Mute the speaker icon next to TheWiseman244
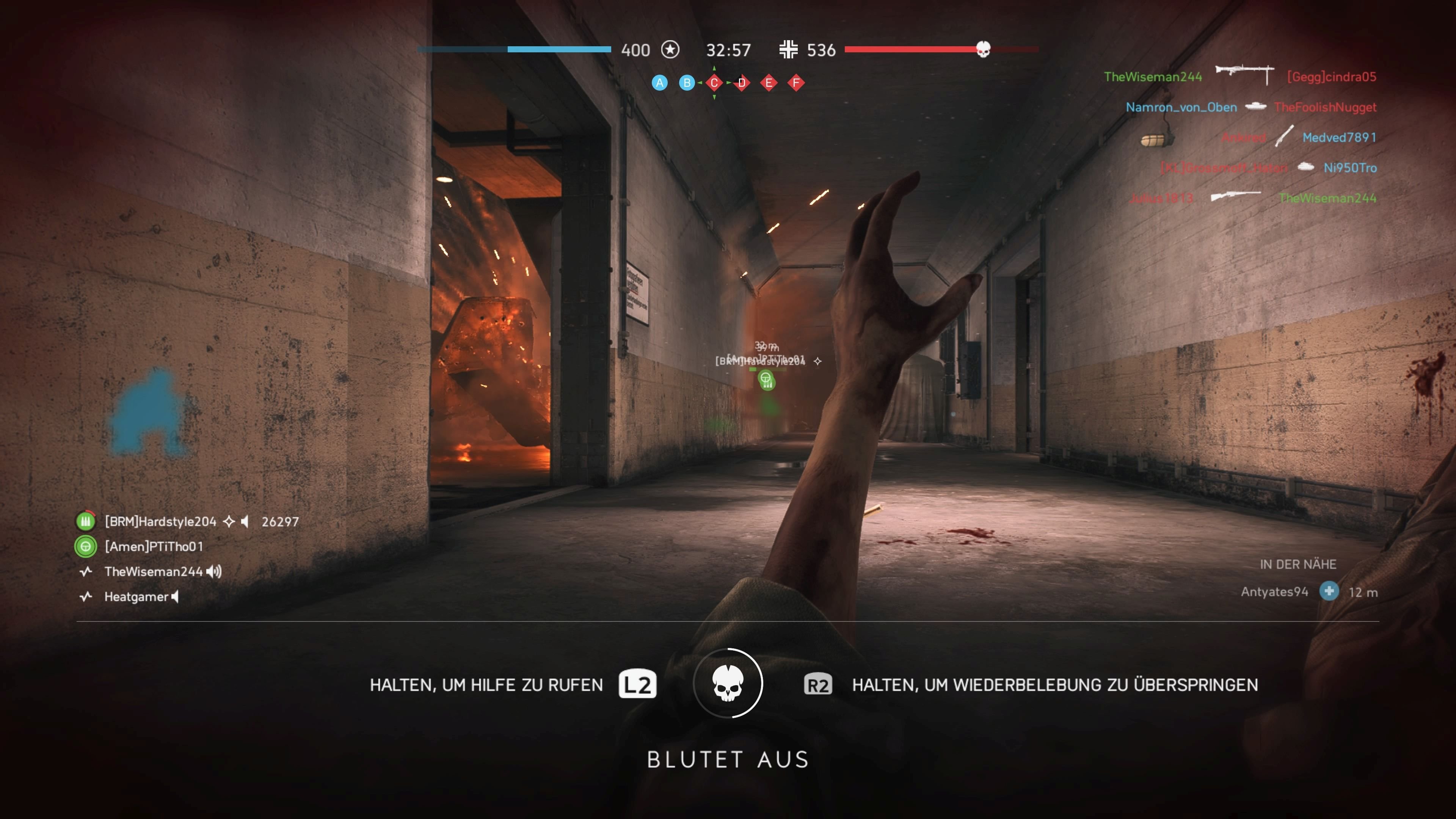Image resolution: width=1456 pixels, height=819 pixels. (214, 571)
